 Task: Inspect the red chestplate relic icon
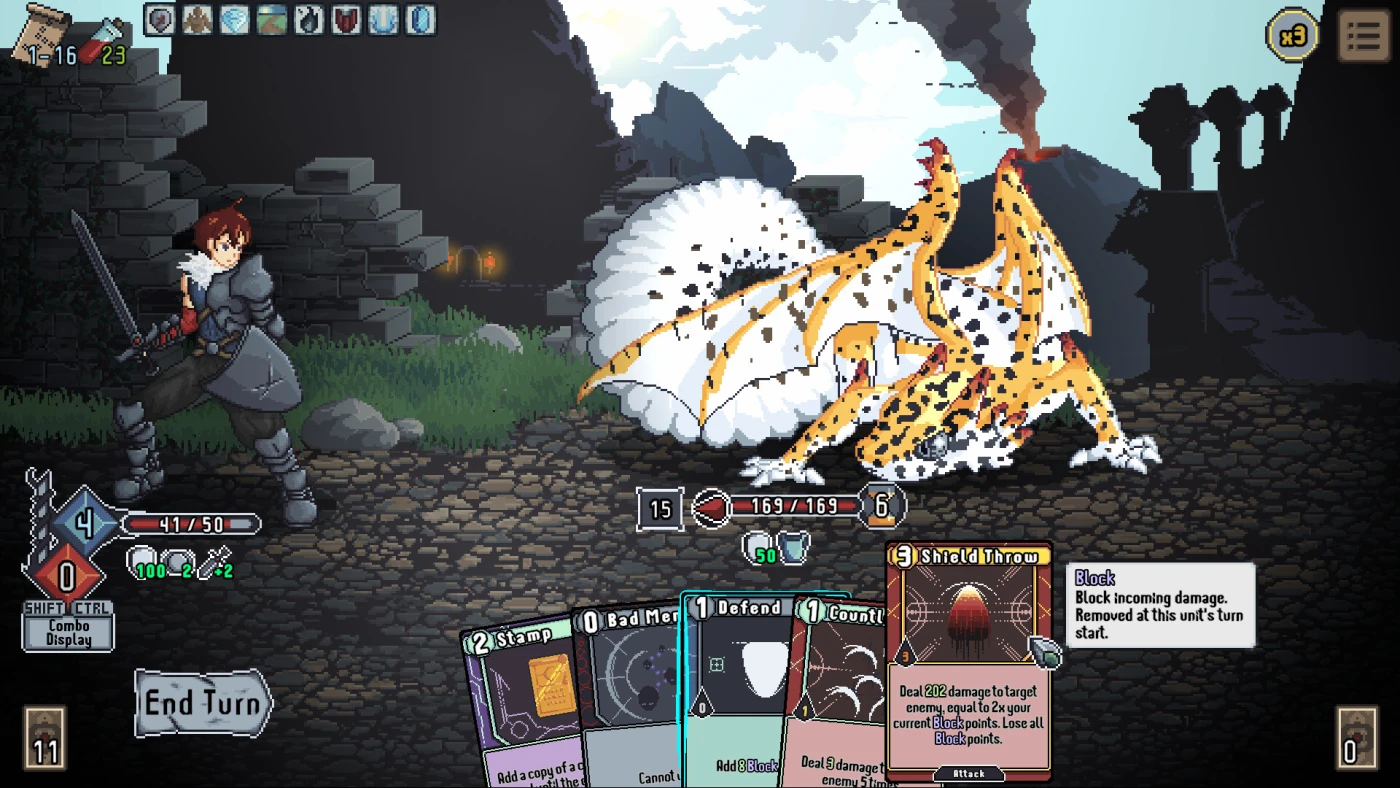tap(346, 20)
